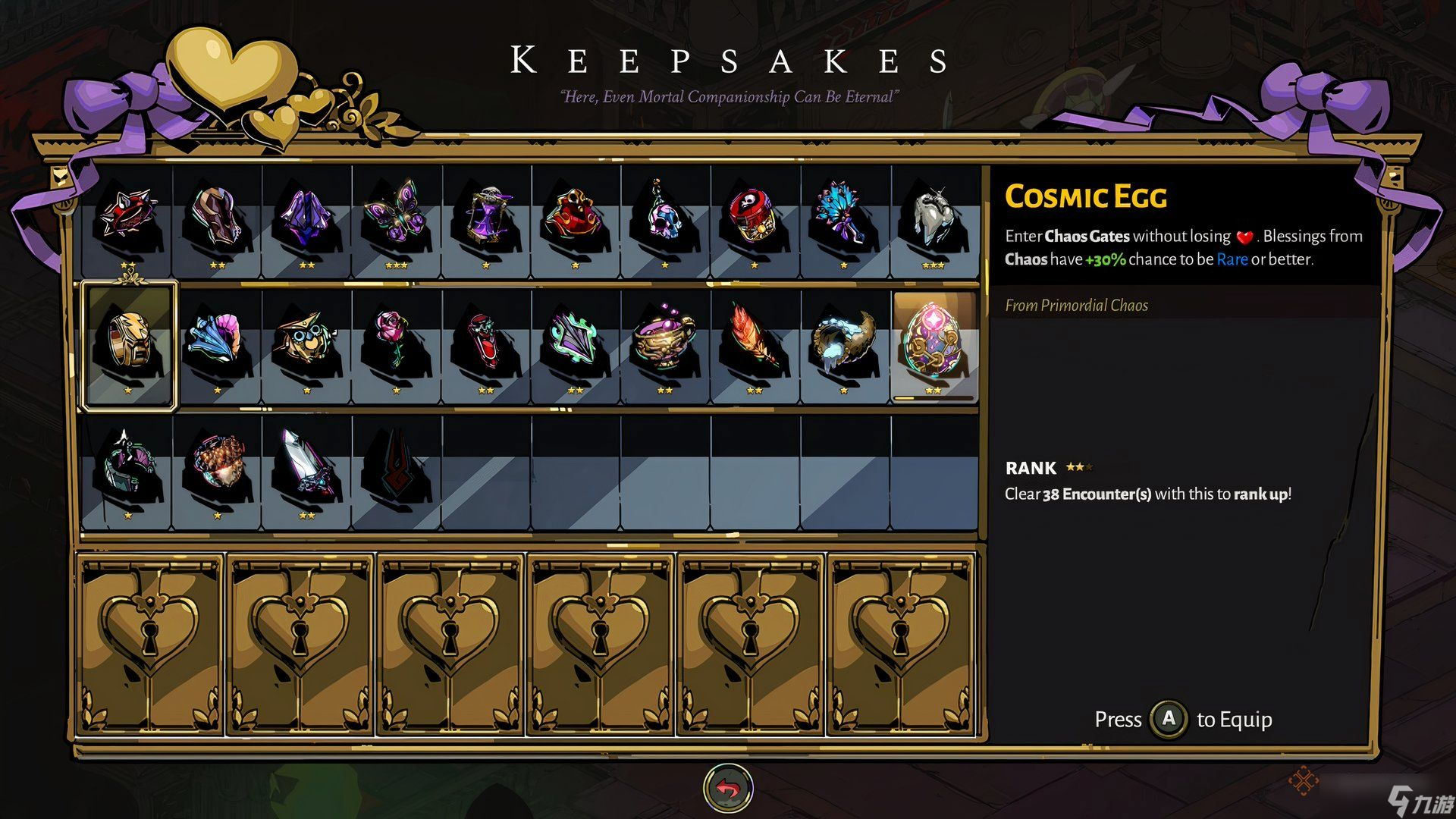This screenshot has width=1456, height=819.
Task: Choose the gold lightning signet ring keepsake
Action: (x=128, y=346)
